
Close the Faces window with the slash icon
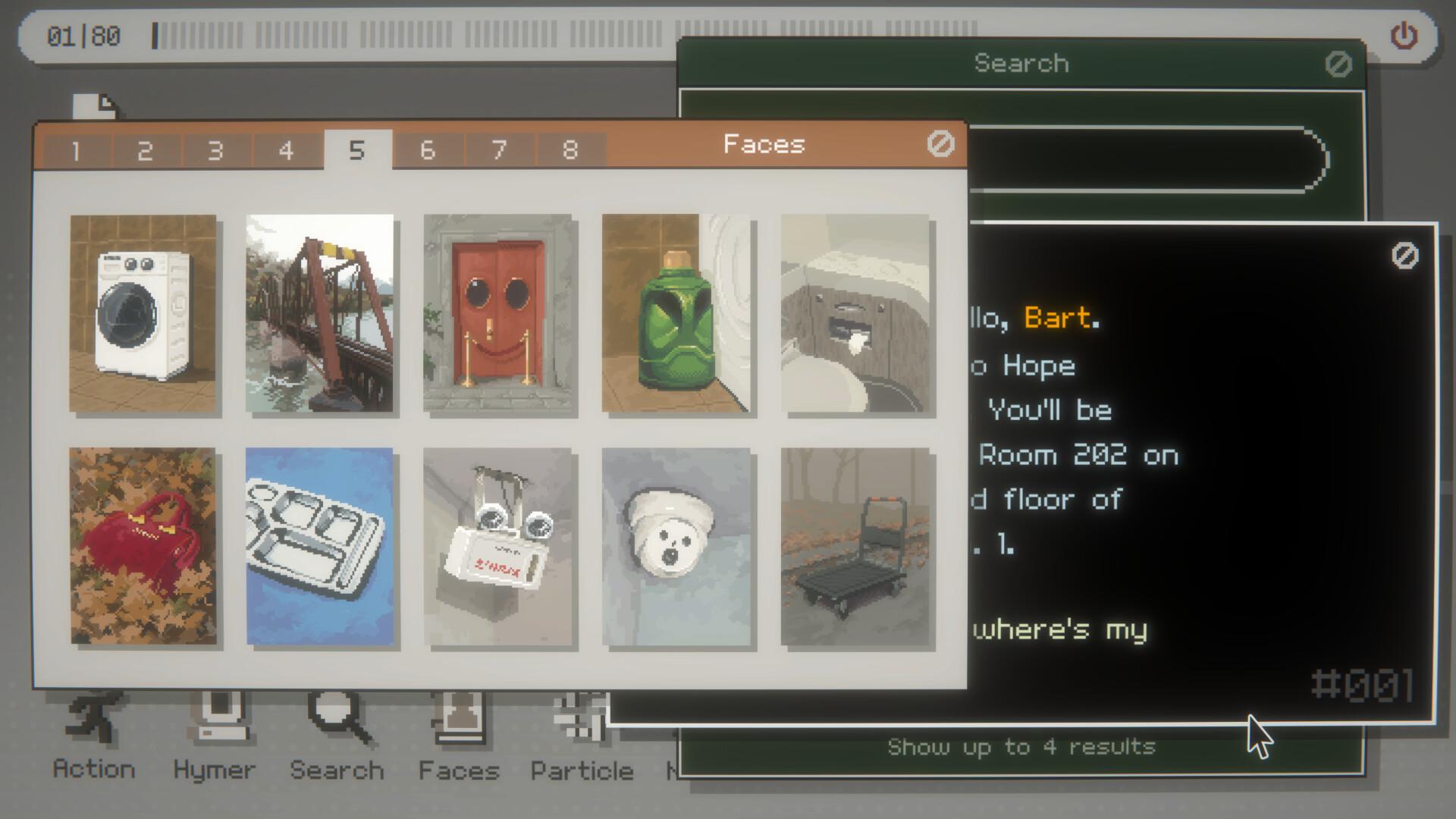point(940,144)
